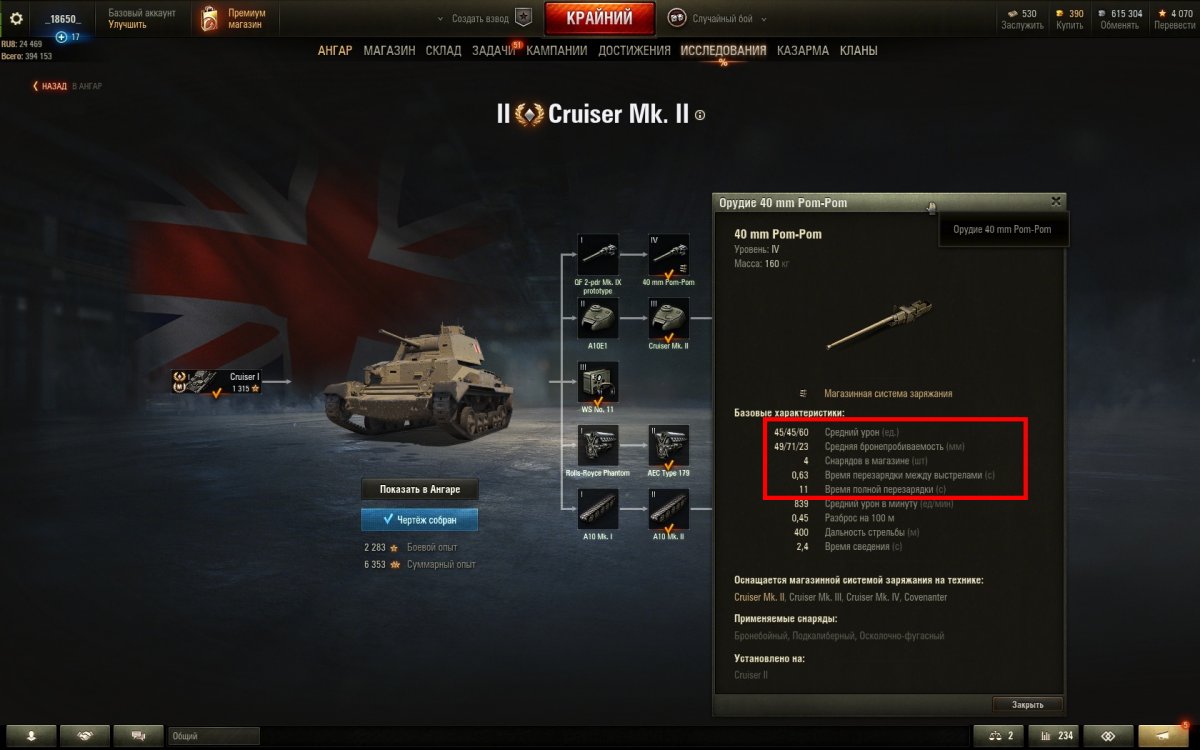1200x750 pixels.
Task: Open the МАГАЗИН tab
Action: pos(389,50)
